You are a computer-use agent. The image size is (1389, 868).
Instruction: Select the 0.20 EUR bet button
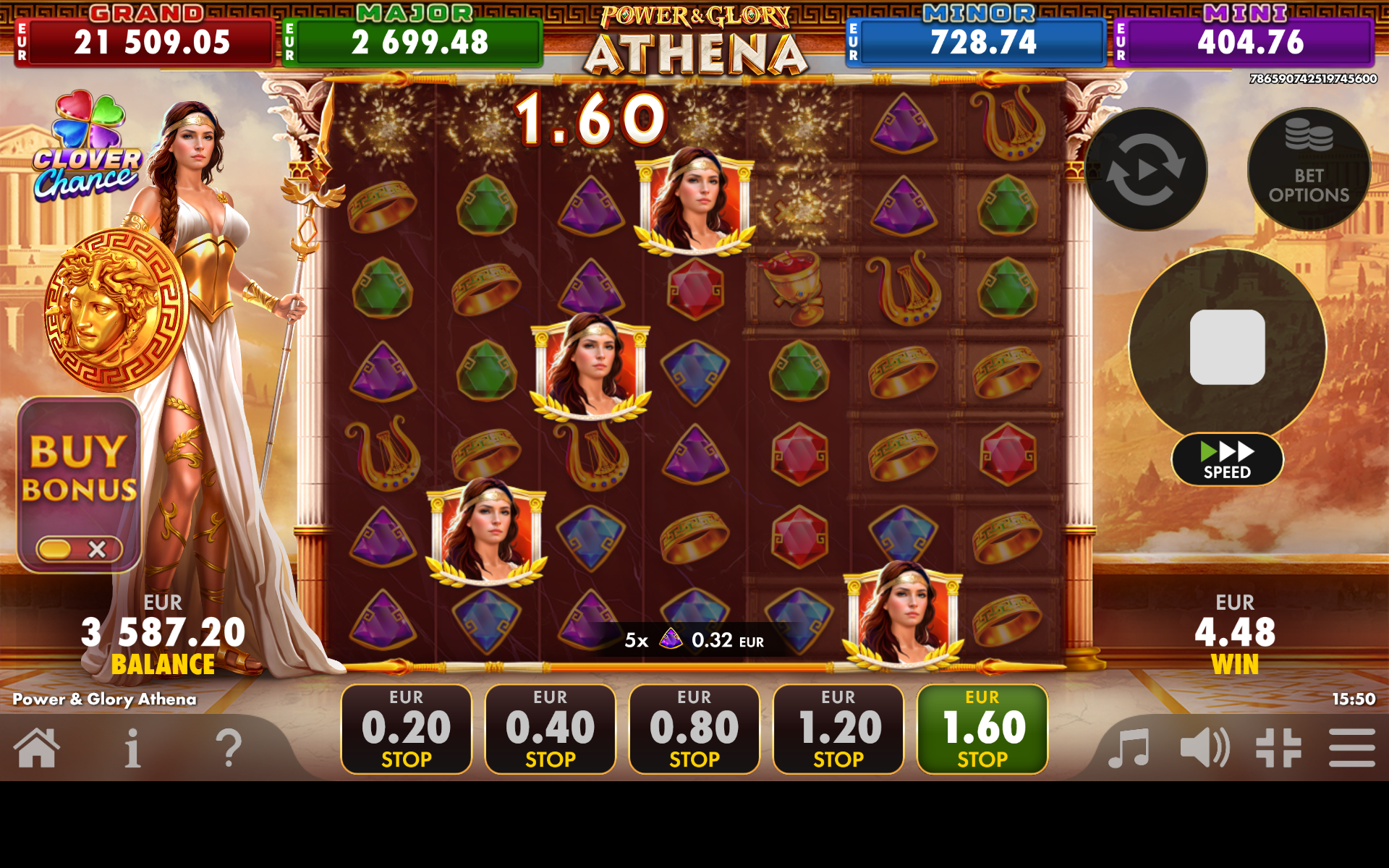[x=406, y=728]
